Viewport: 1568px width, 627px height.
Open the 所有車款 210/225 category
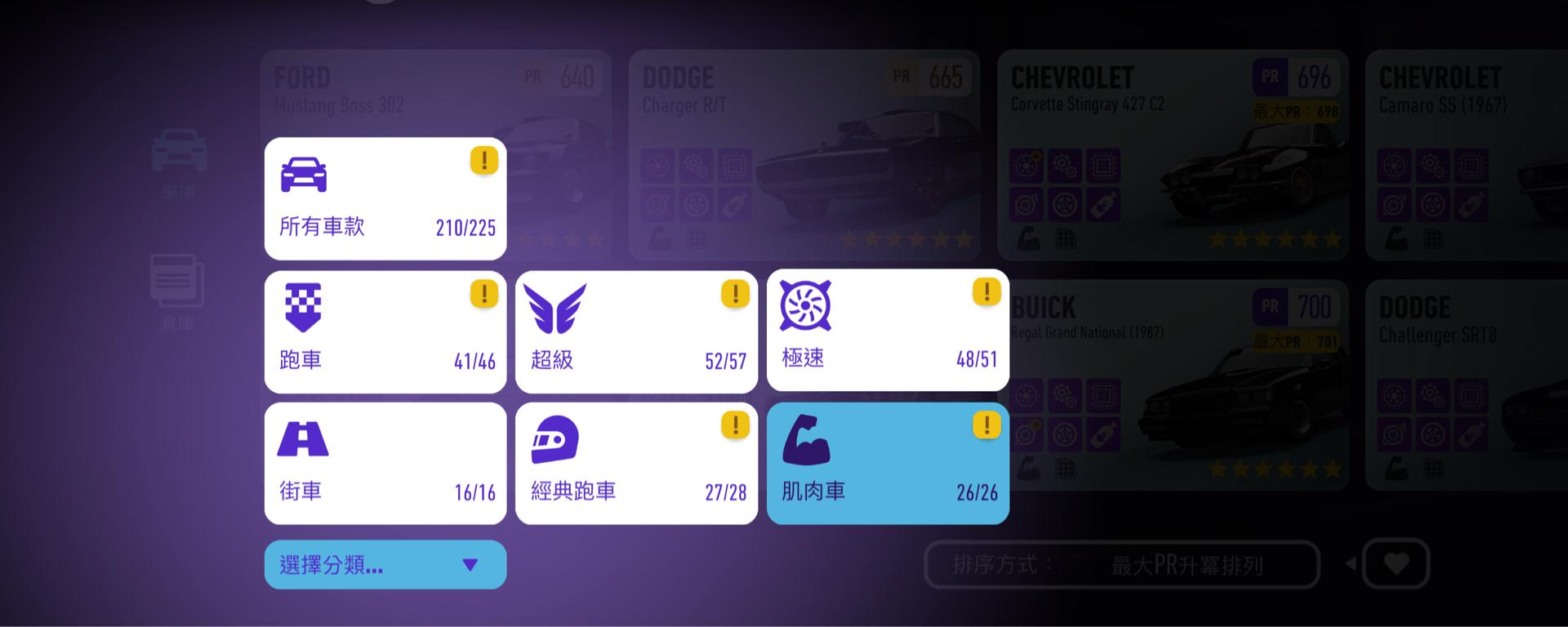point(385,198)
